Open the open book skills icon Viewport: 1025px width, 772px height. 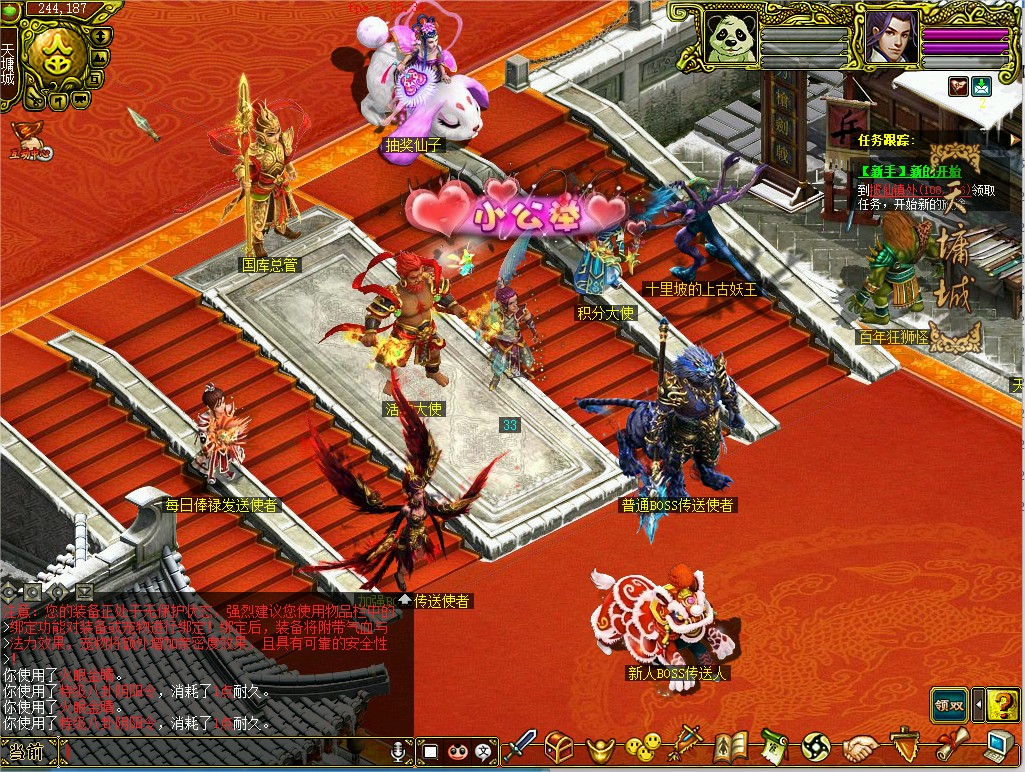731,747
